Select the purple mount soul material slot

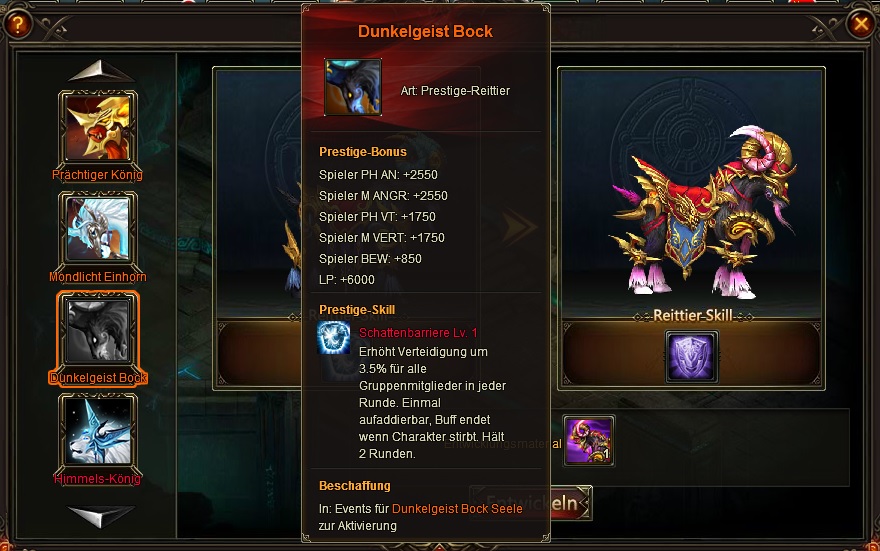[x=589, y=441]
